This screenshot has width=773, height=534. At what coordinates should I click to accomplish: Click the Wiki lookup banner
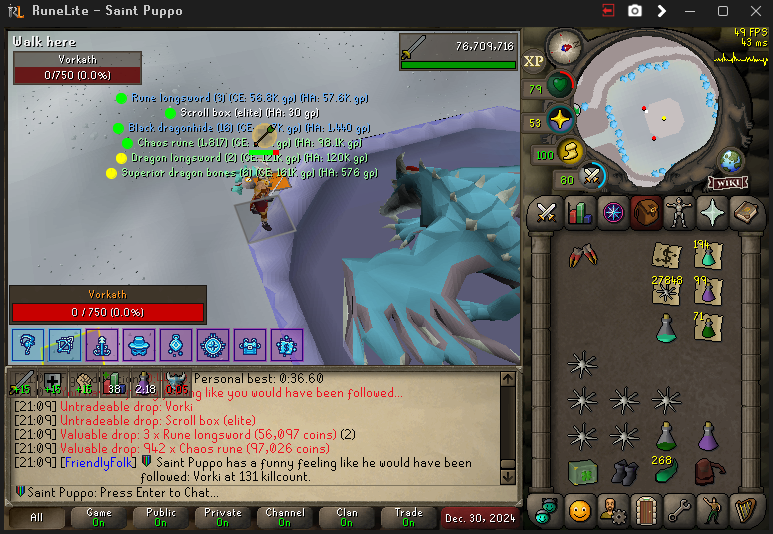(x=729, y=183)
